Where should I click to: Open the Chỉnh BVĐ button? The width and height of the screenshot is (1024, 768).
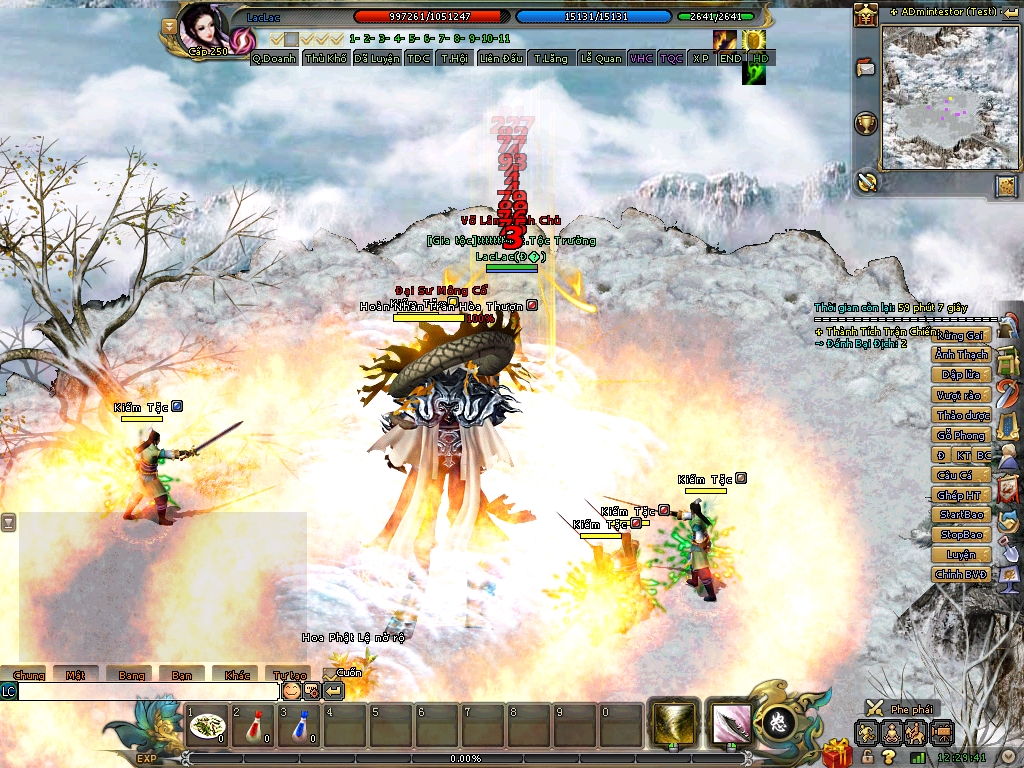[961, 575]
